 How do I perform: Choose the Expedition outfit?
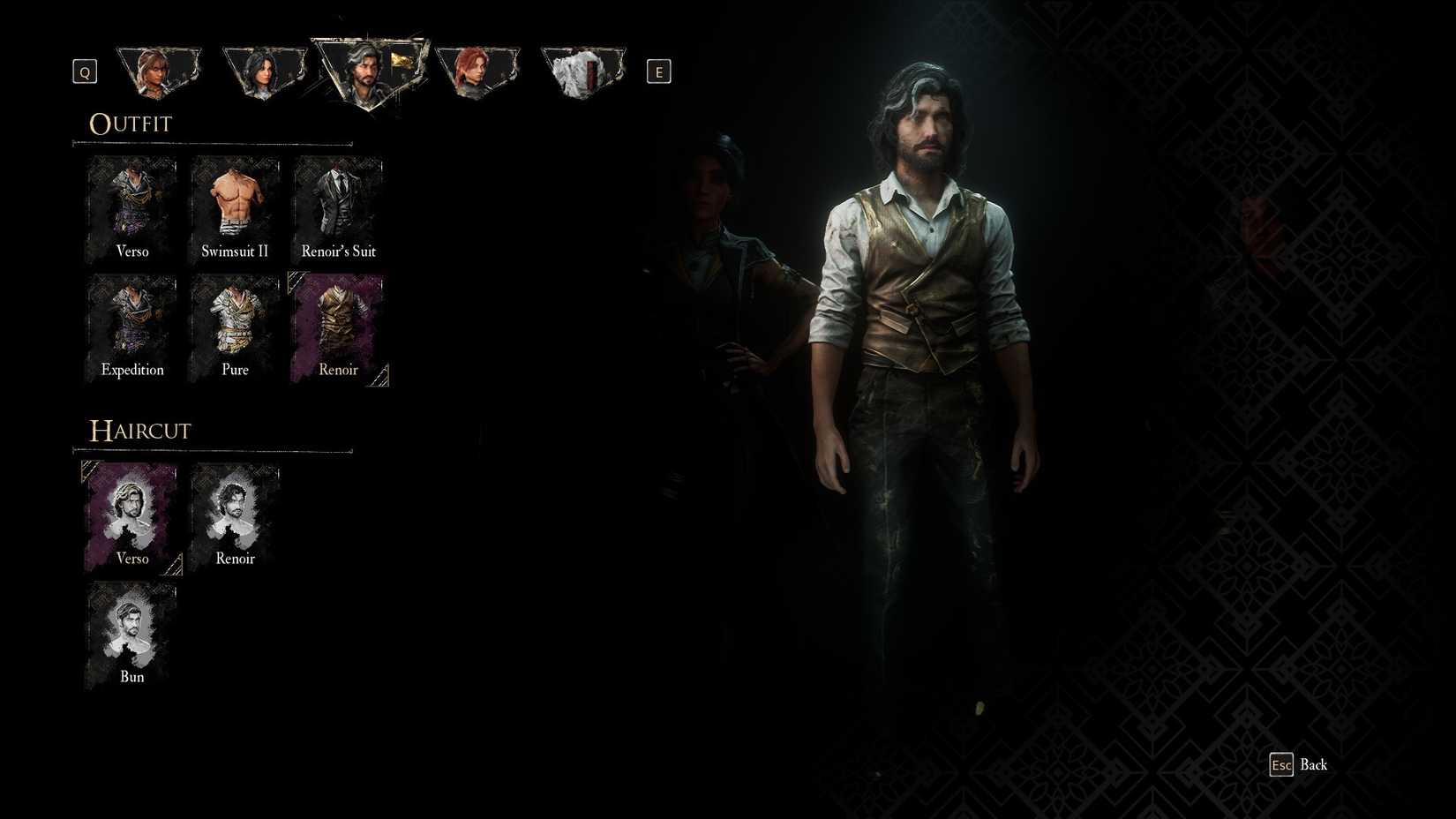[131, 325]
